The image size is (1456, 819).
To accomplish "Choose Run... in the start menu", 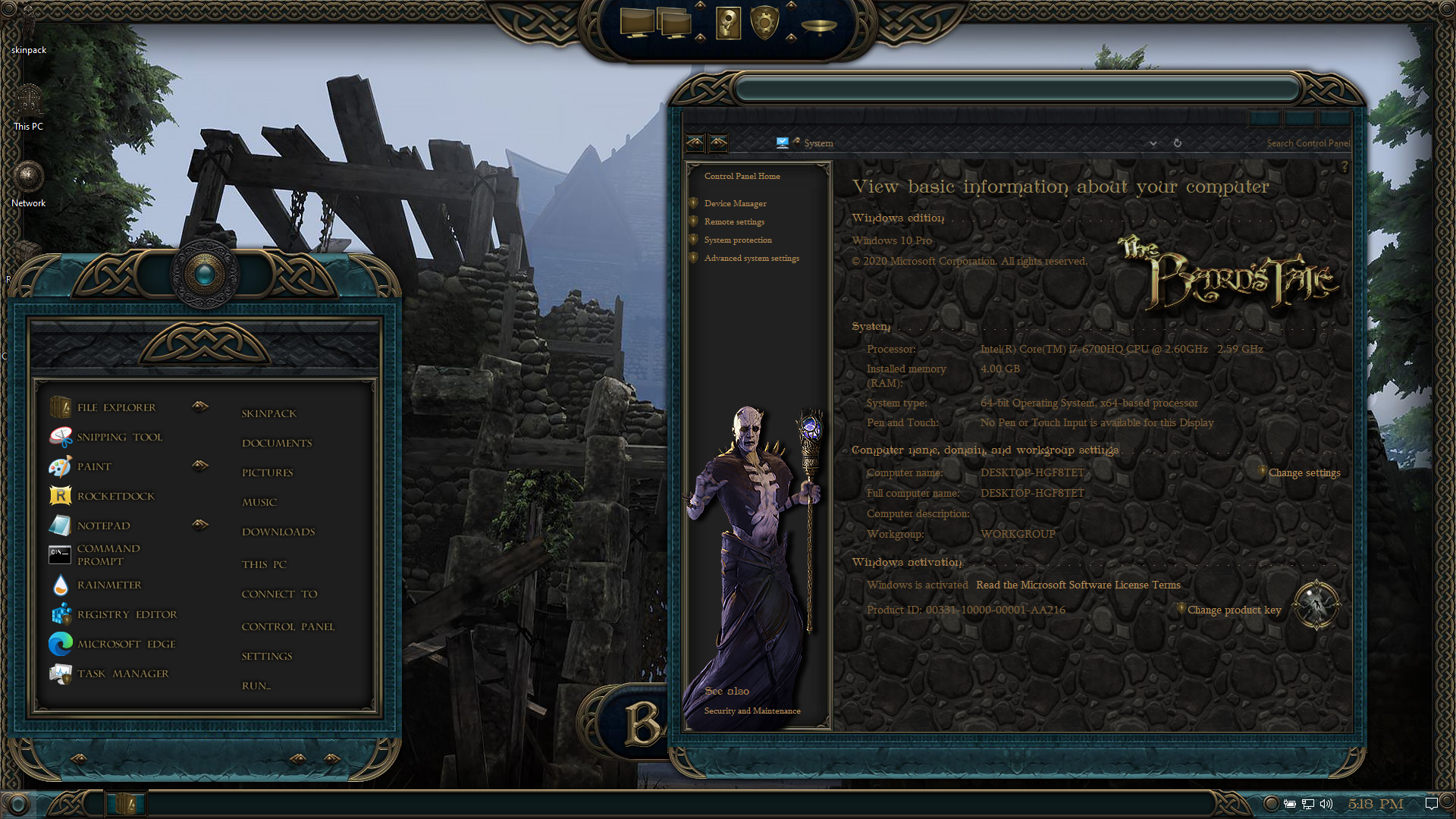I will point(256,686).
